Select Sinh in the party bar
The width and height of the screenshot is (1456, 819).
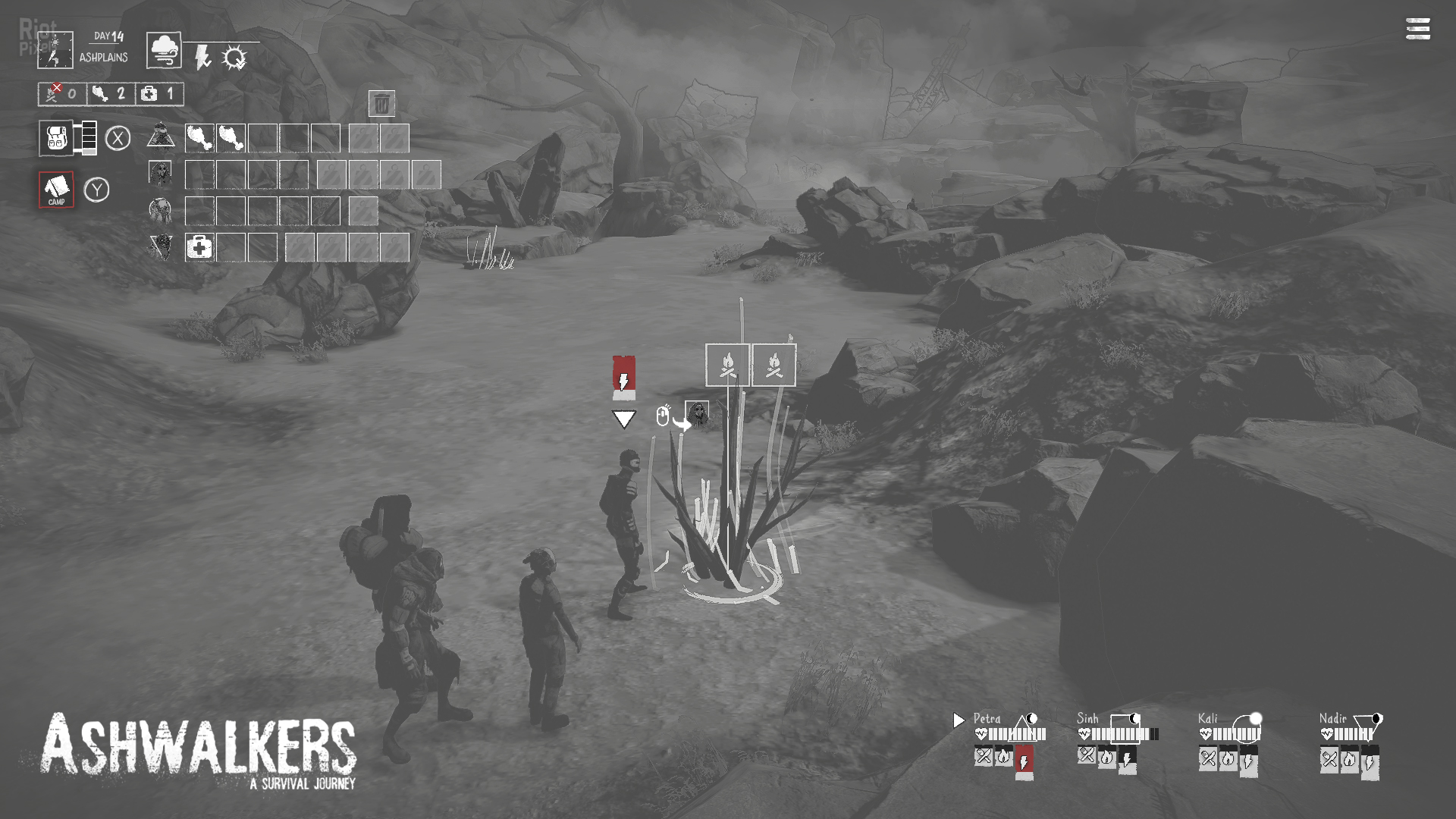tap(1087, 718)
